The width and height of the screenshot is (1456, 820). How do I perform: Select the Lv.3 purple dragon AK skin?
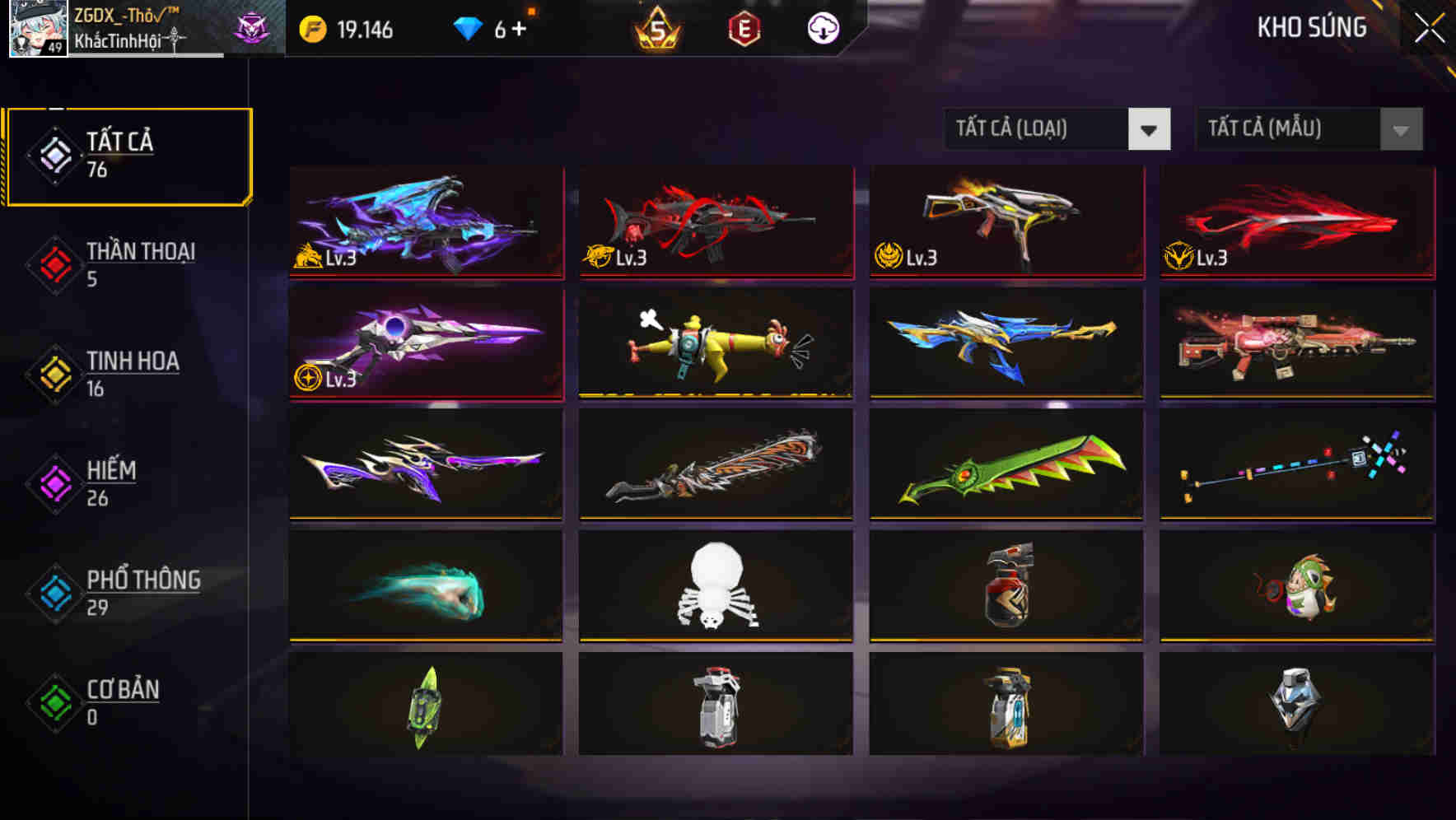click(425, 222)
